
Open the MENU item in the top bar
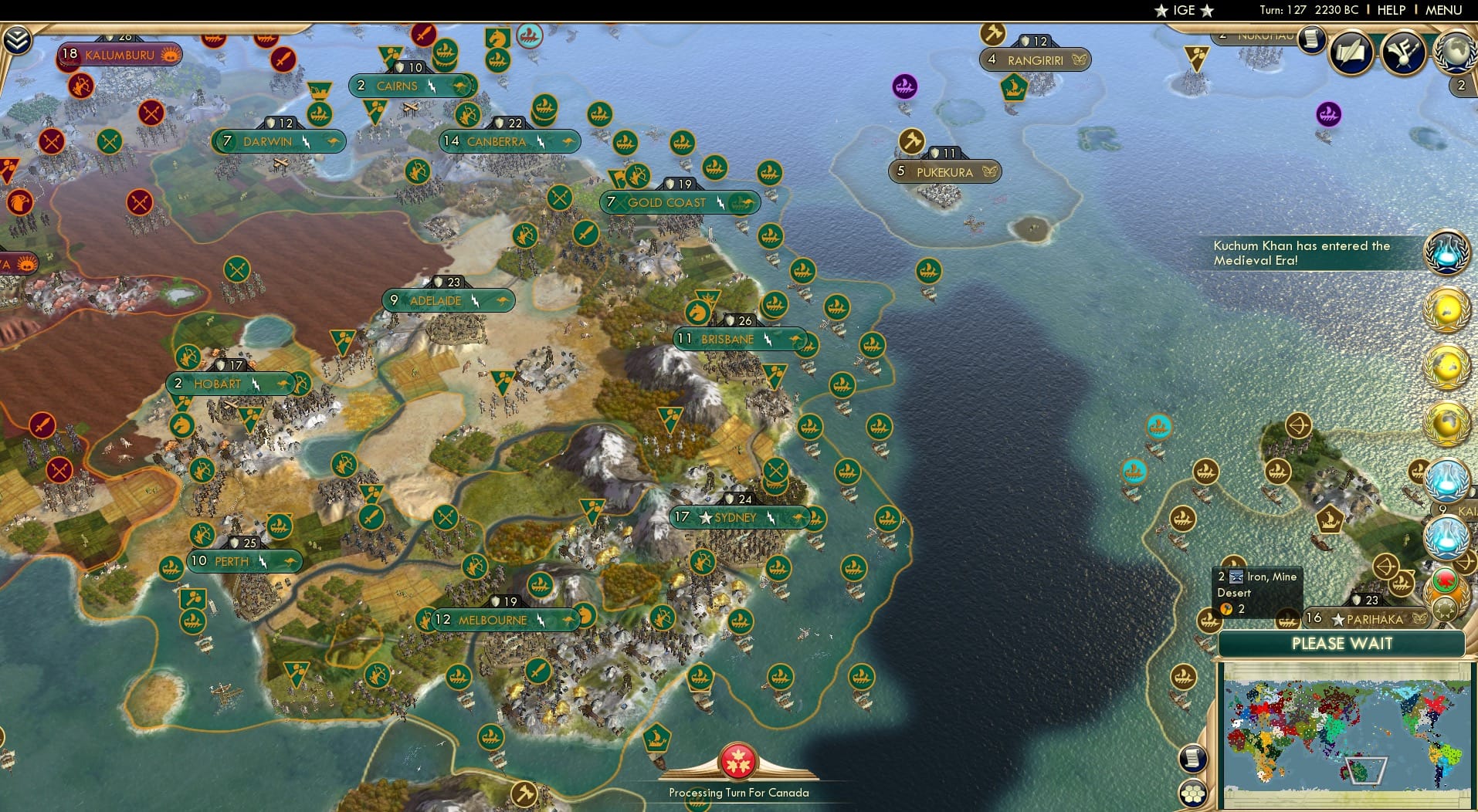point(1442,10)
